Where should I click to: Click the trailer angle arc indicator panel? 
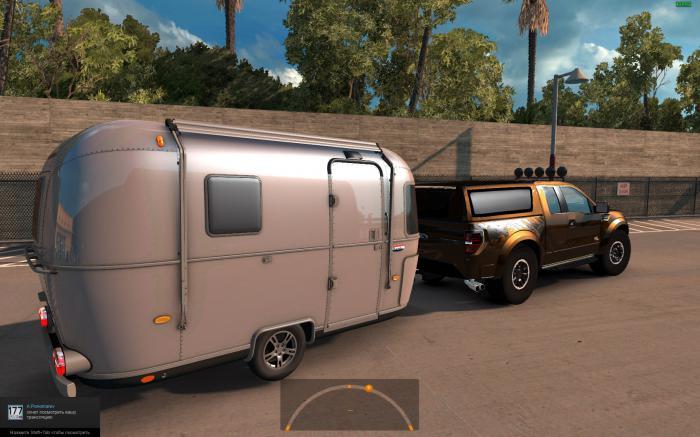tap(349, 404)
